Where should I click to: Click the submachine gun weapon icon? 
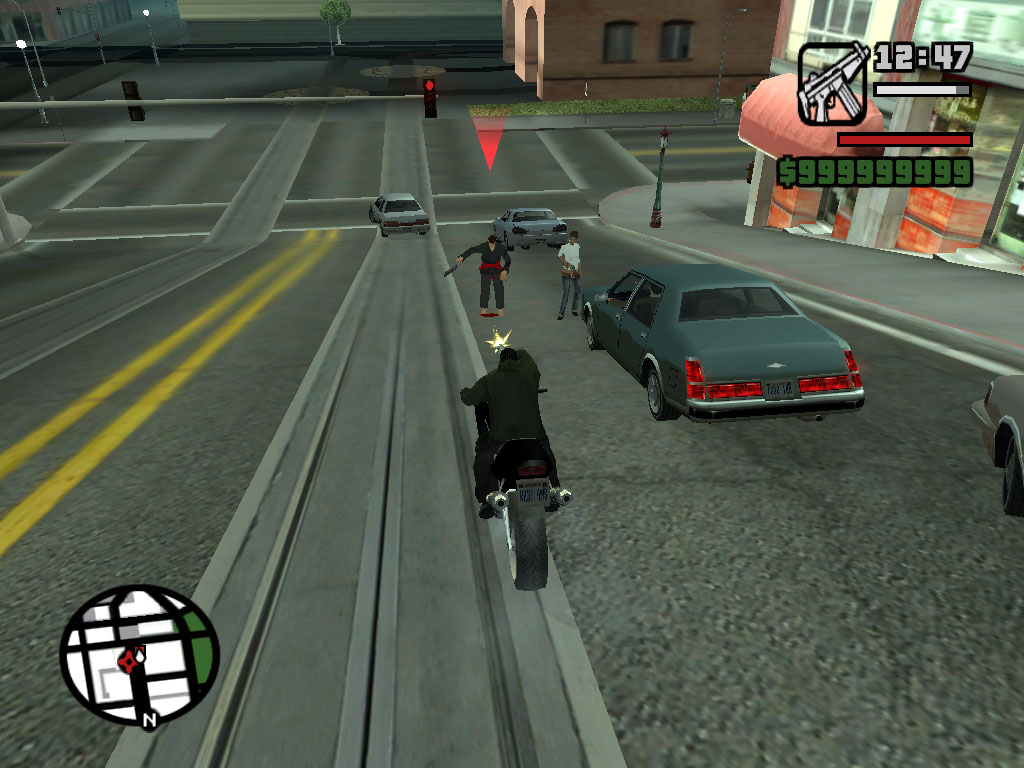click(x=833, y=84)
